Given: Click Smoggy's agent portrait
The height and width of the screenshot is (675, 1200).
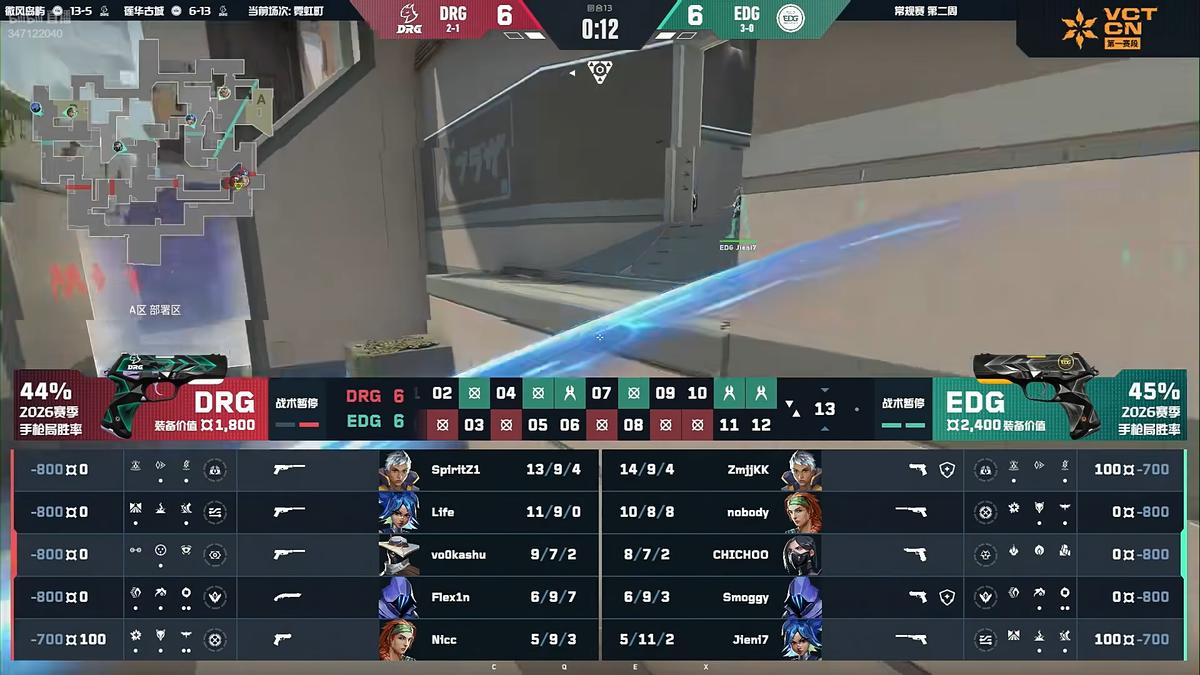Looking at the screenshot, I should 801,597.
